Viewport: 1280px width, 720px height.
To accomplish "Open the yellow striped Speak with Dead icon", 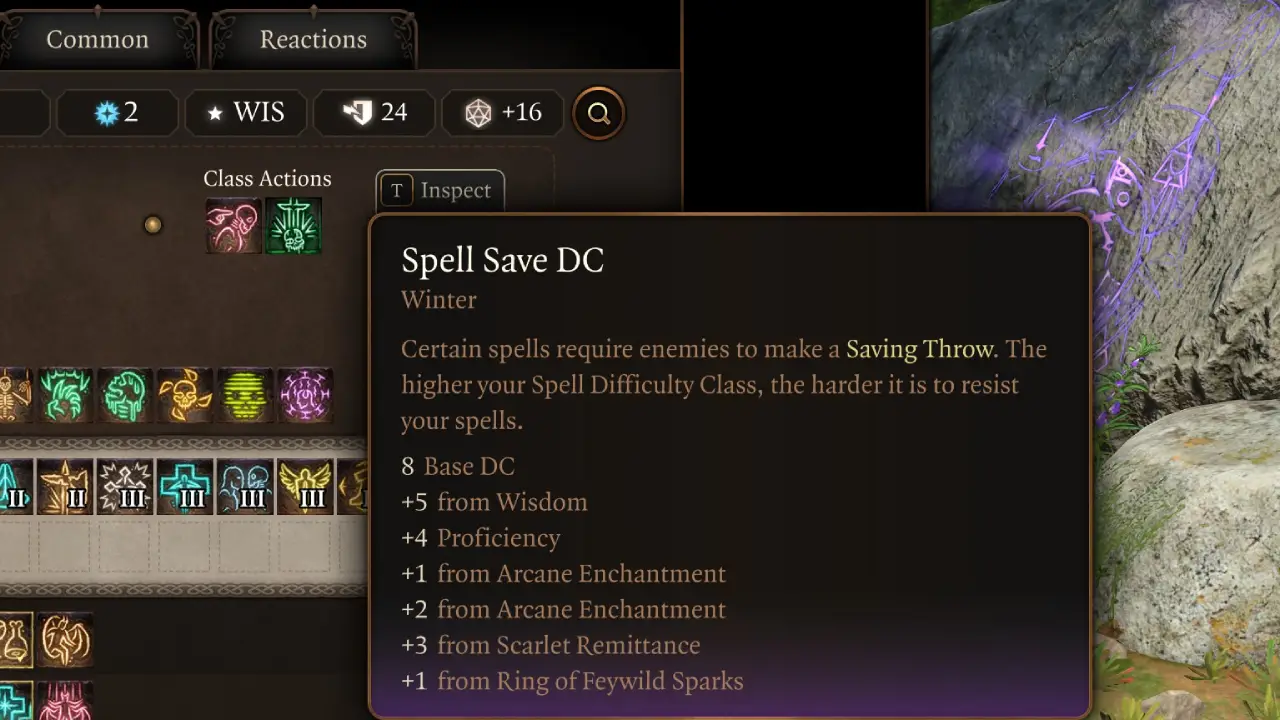I will [243, 395].
